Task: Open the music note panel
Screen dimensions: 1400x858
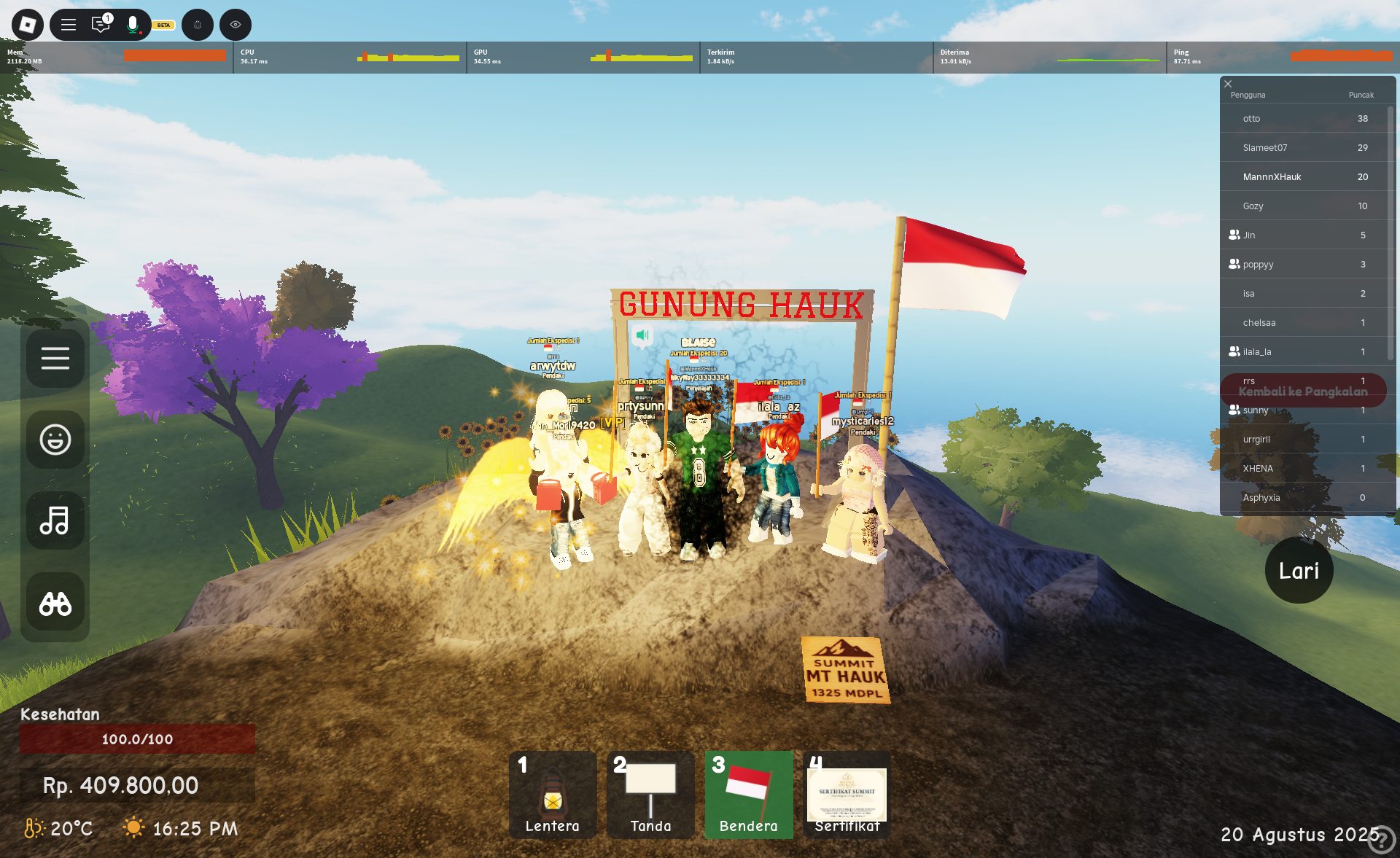Action: click(x=55, y=520)
